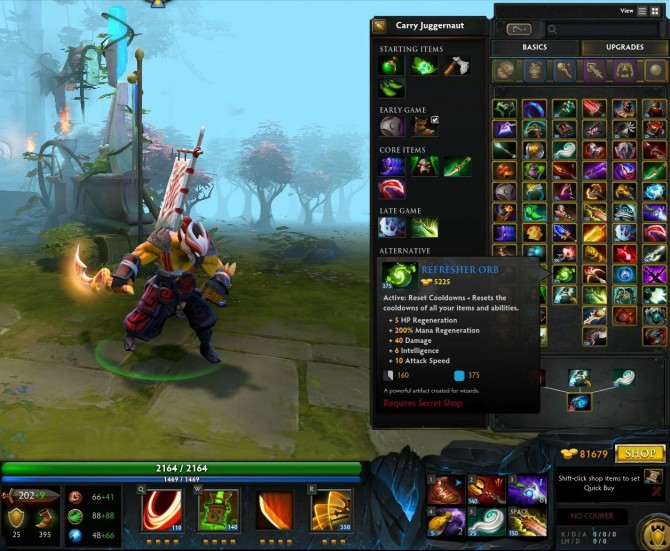Image resolution: width=670 pixels, height=551 pixels.
Task: Activate Blade Fury ability
Action: [x=161, y=509]
